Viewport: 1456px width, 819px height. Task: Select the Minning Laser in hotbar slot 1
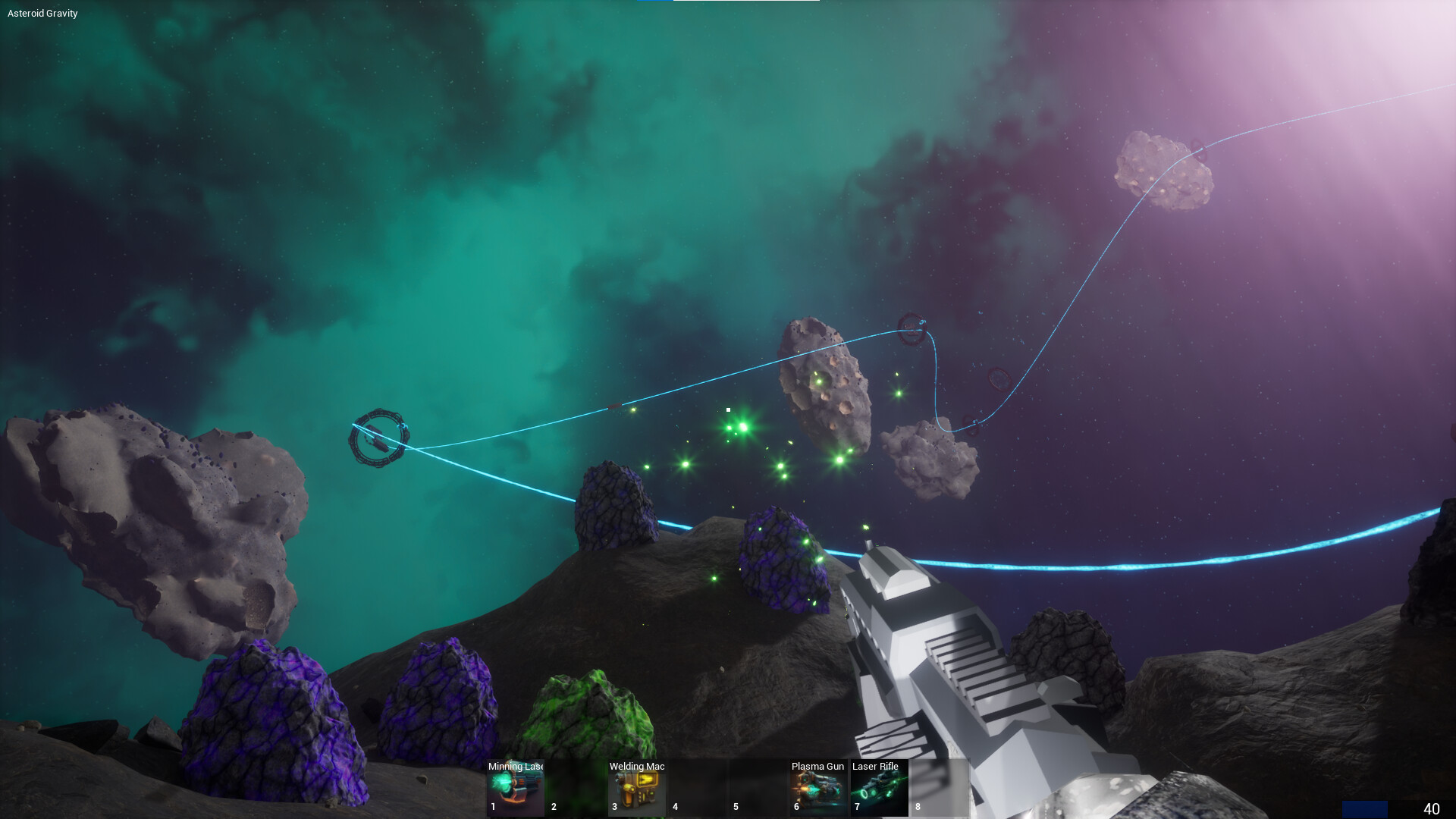[516, 787]
